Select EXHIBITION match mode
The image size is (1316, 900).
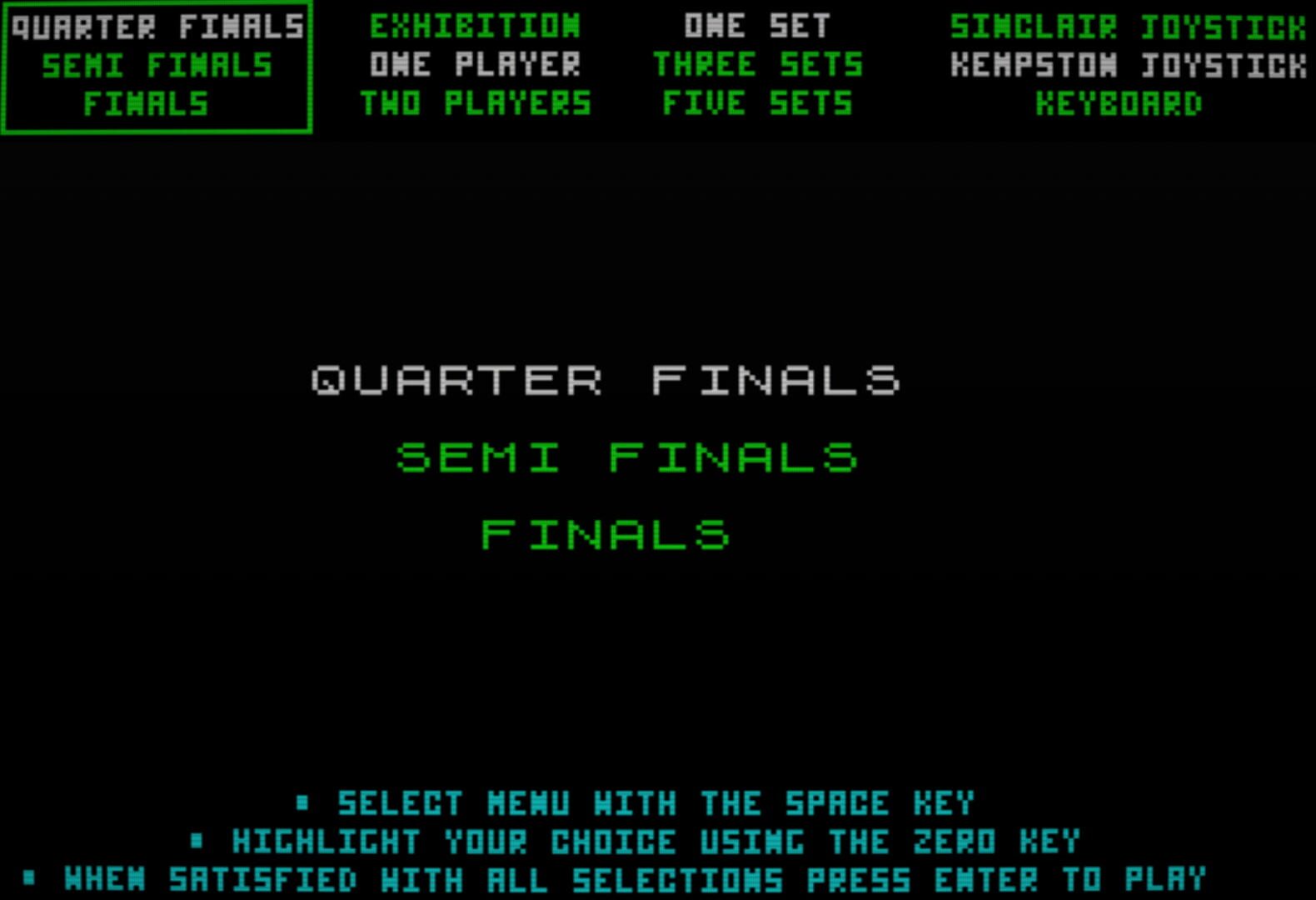click(x=476, y=25)
